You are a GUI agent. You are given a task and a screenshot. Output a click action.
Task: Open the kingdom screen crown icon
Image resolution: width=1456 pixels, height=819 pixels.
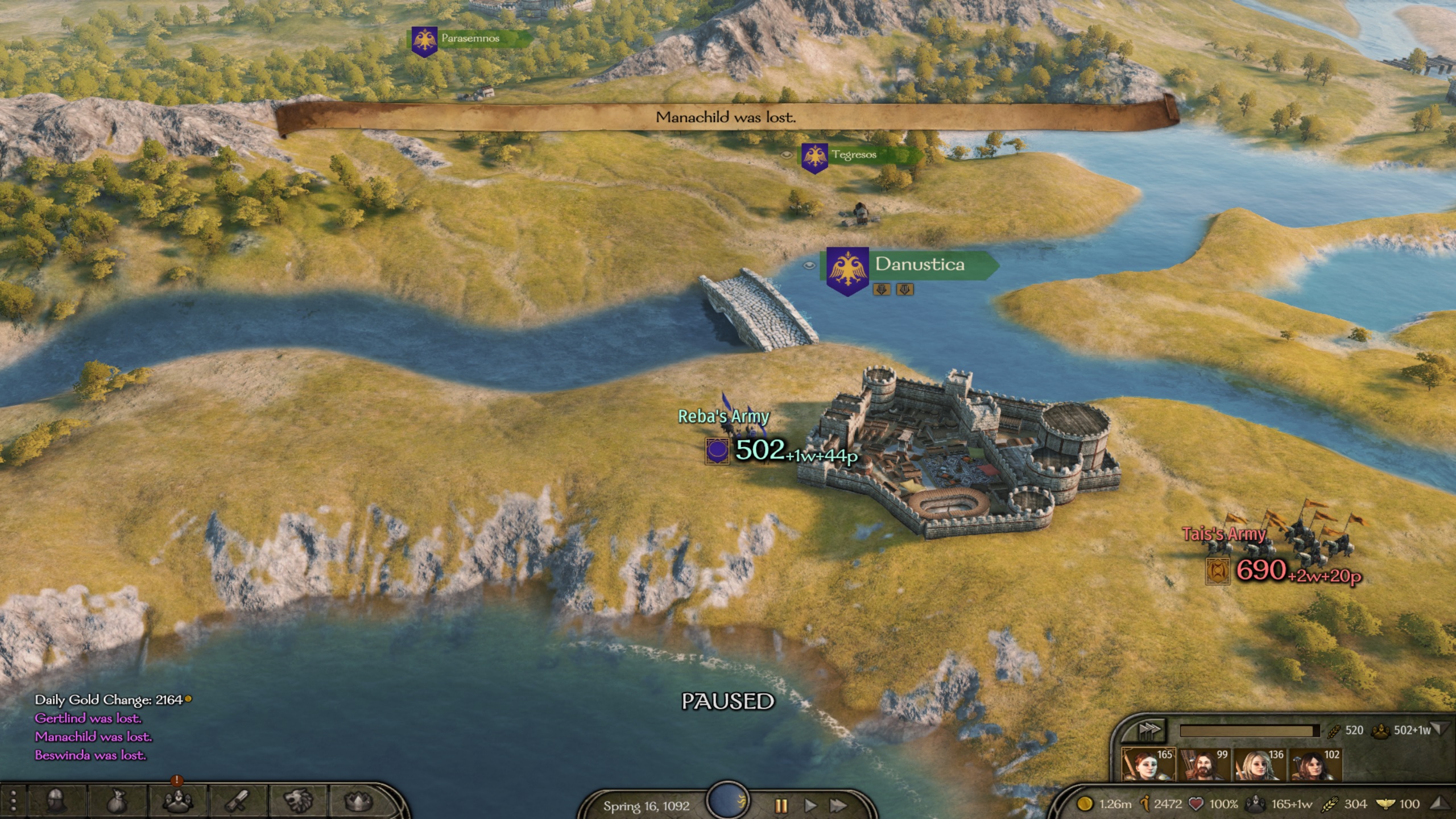[358, 802]
